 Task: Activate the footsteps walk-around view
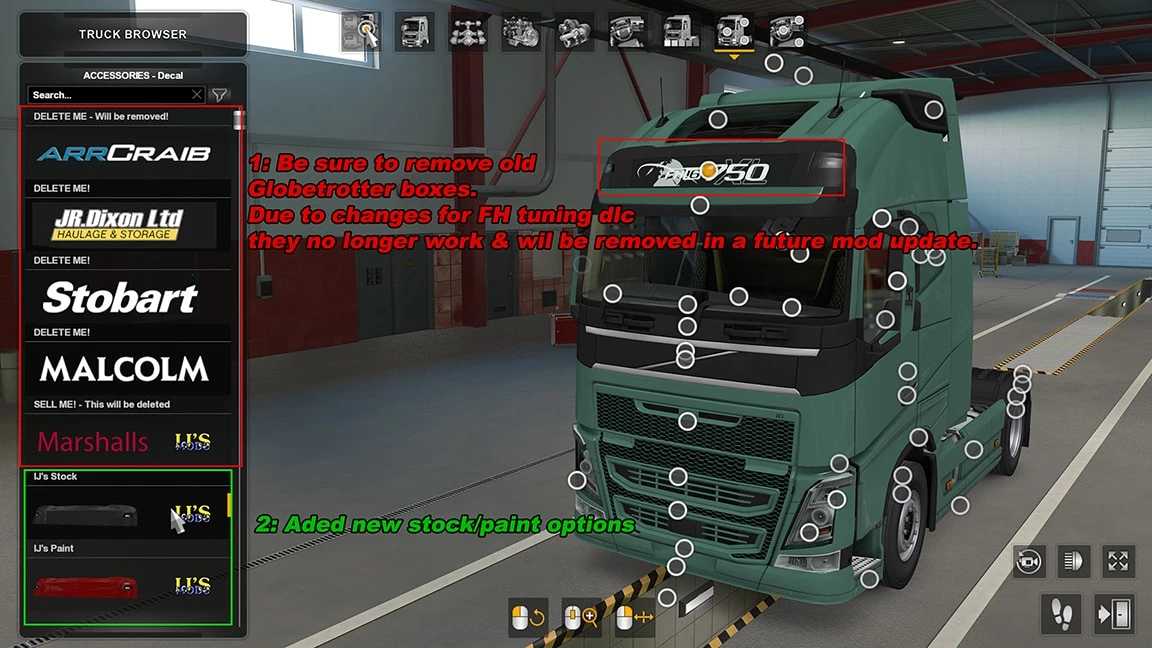[1060, 612]
